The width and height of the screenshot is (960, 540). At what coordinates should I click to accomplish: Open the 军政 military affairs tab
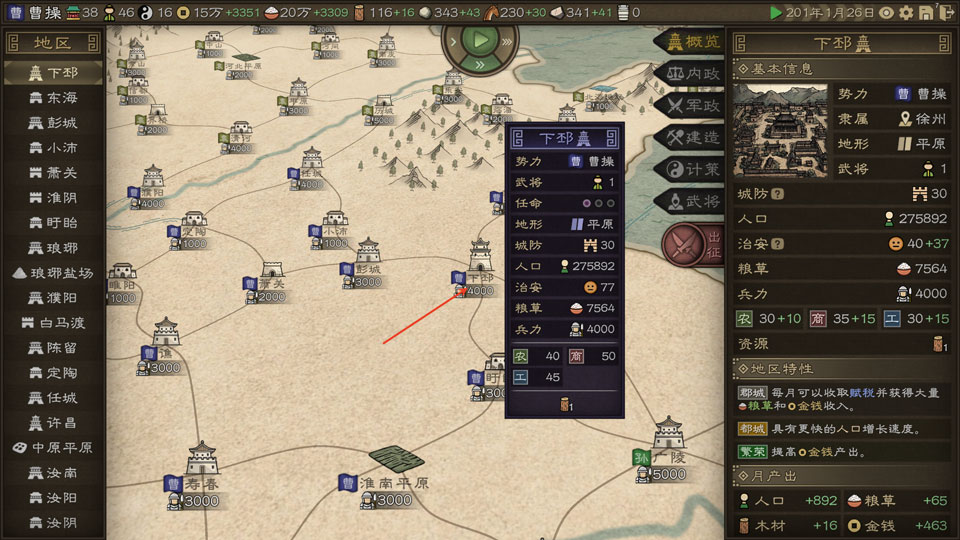[x=689, y=105]
